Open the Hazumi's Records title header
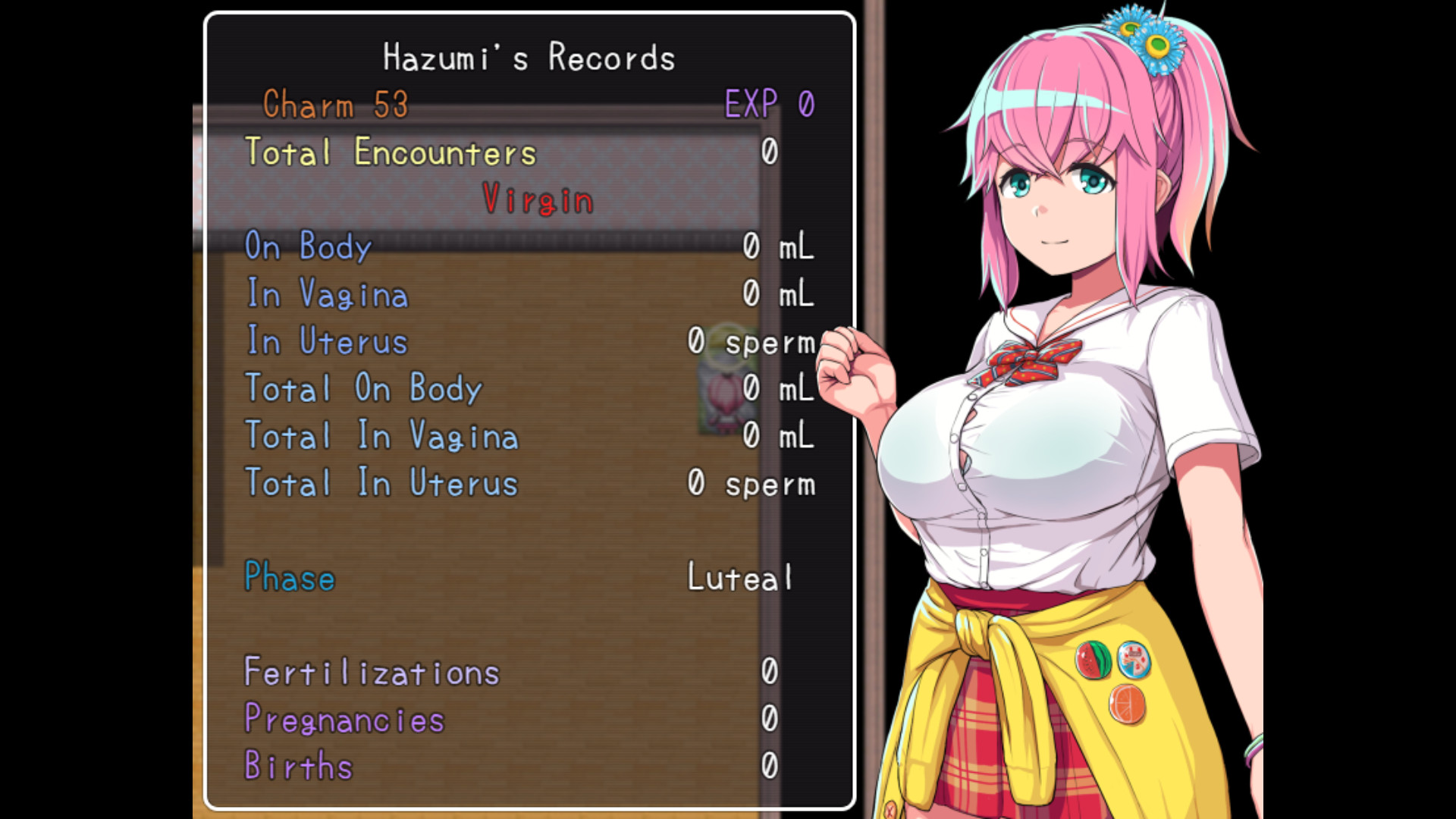 (x=529, y=57)
